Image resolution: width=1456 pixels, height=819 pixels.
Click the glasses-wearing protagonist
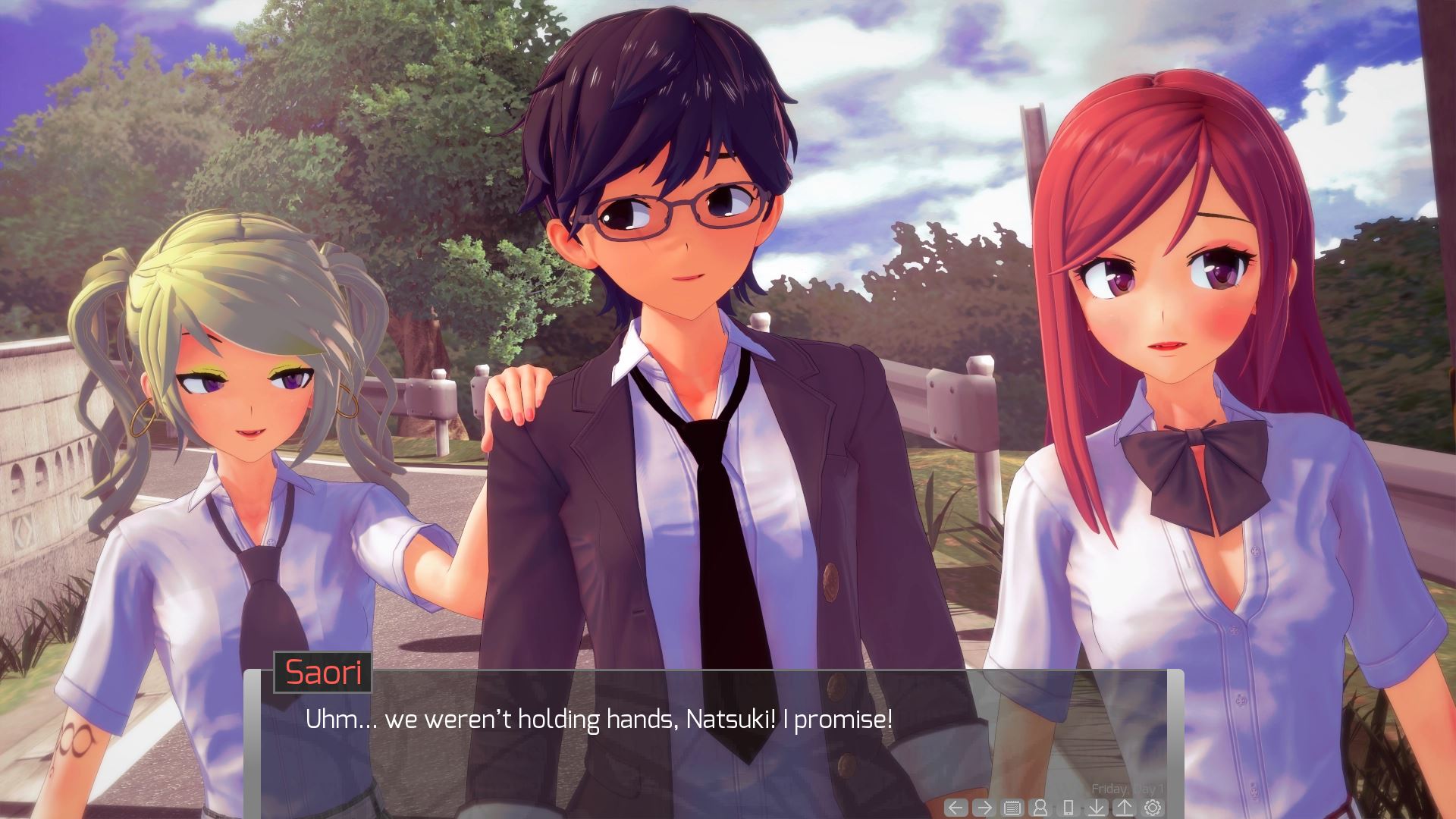pos(675,212)
